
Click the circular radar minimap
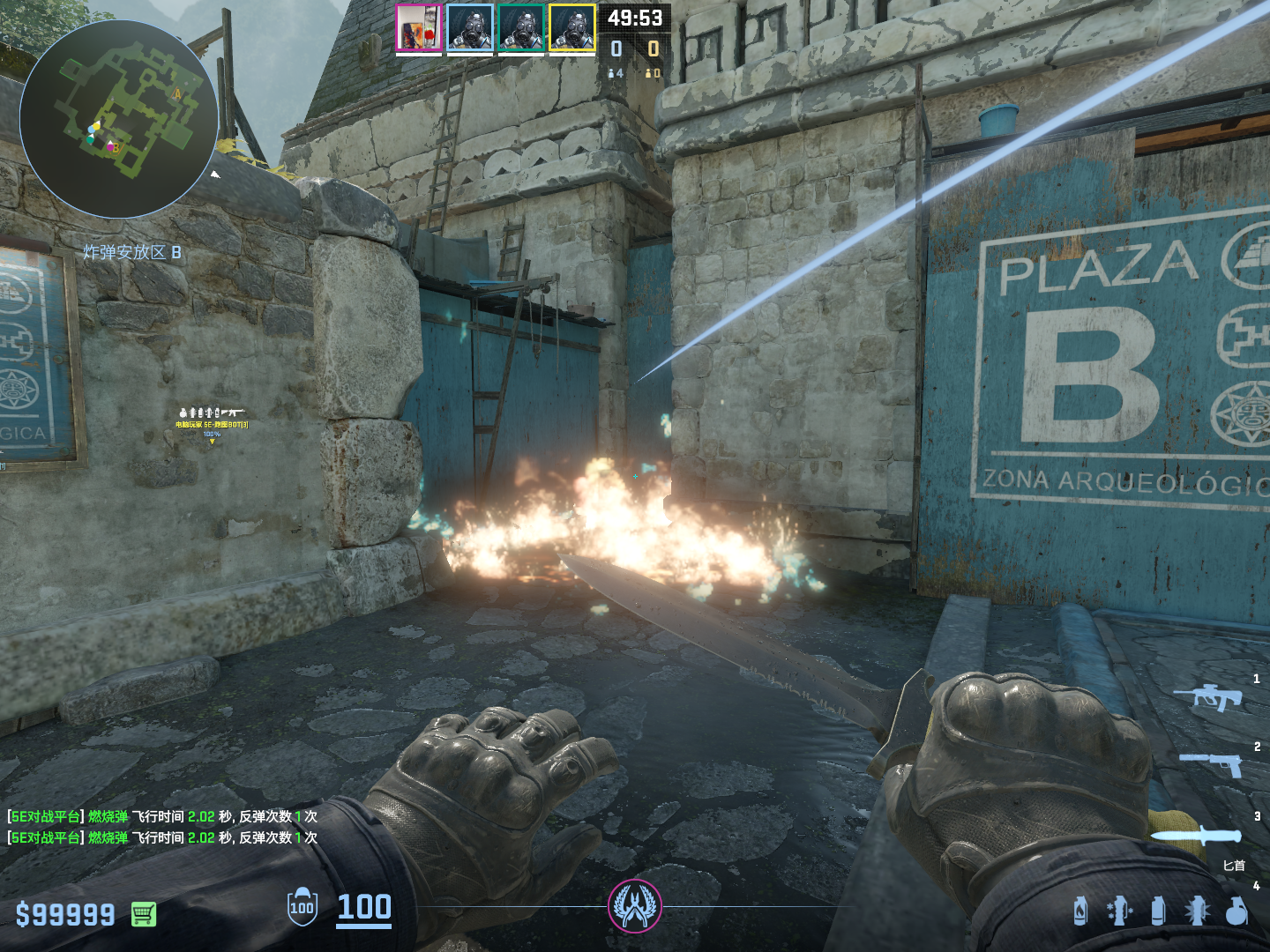point(119,119)
